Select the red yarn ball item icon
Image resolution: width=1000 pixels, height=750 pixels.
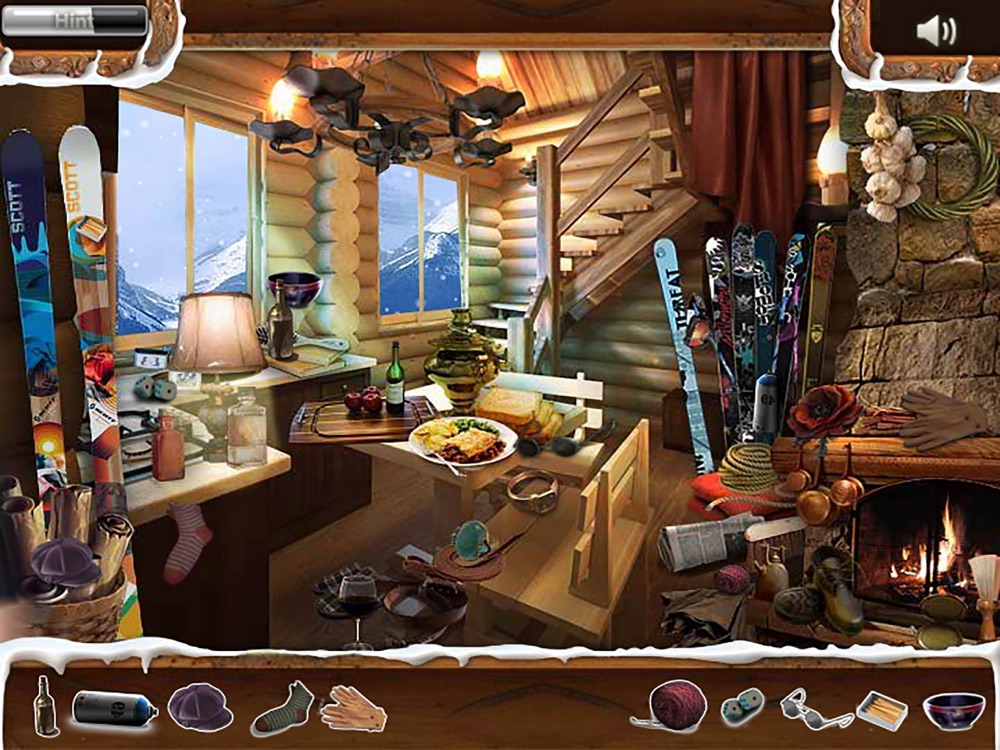click(677, 704)
